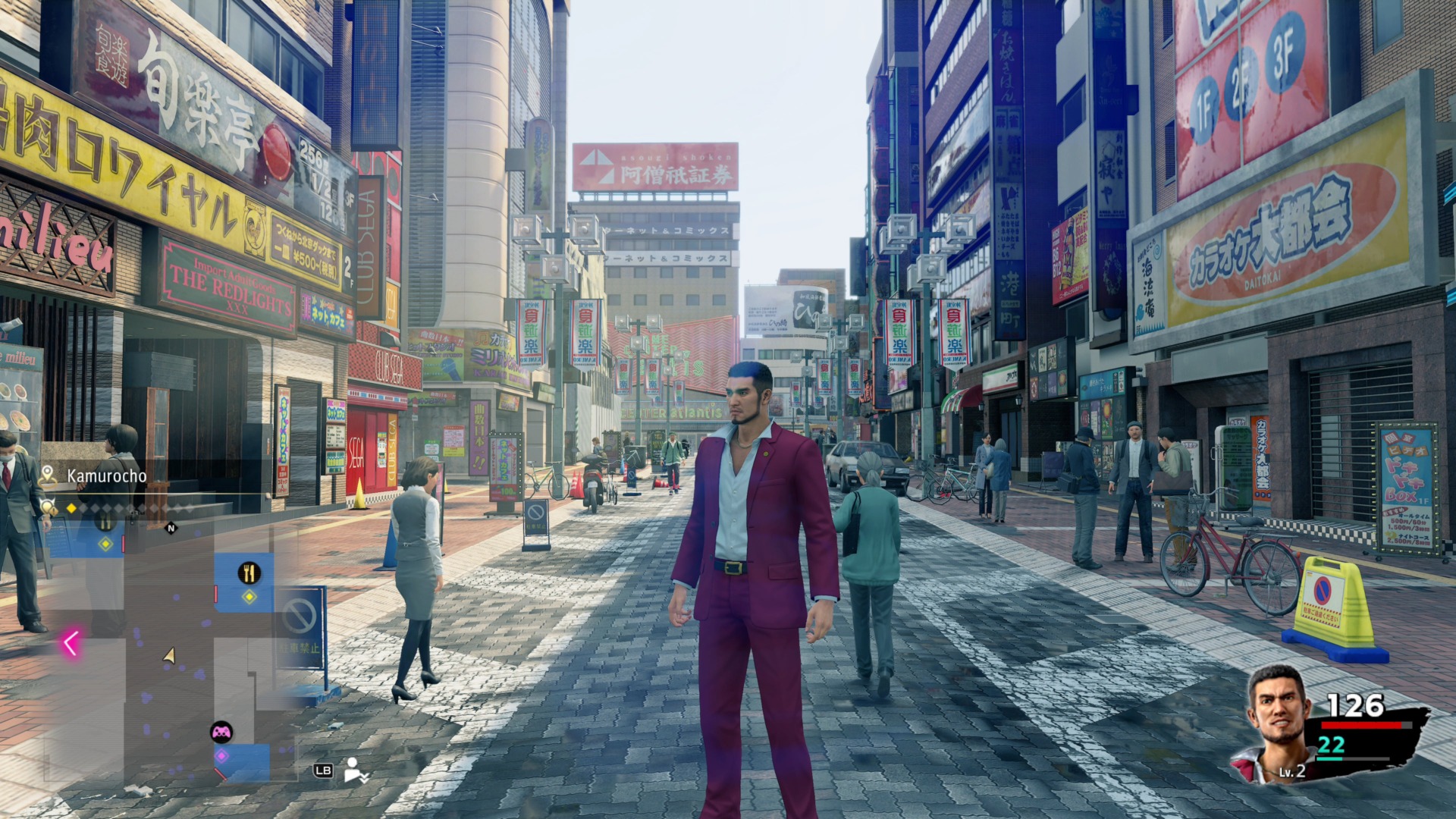
Task: Click the Kamurocho location label
Action: [x=106, y=475]
